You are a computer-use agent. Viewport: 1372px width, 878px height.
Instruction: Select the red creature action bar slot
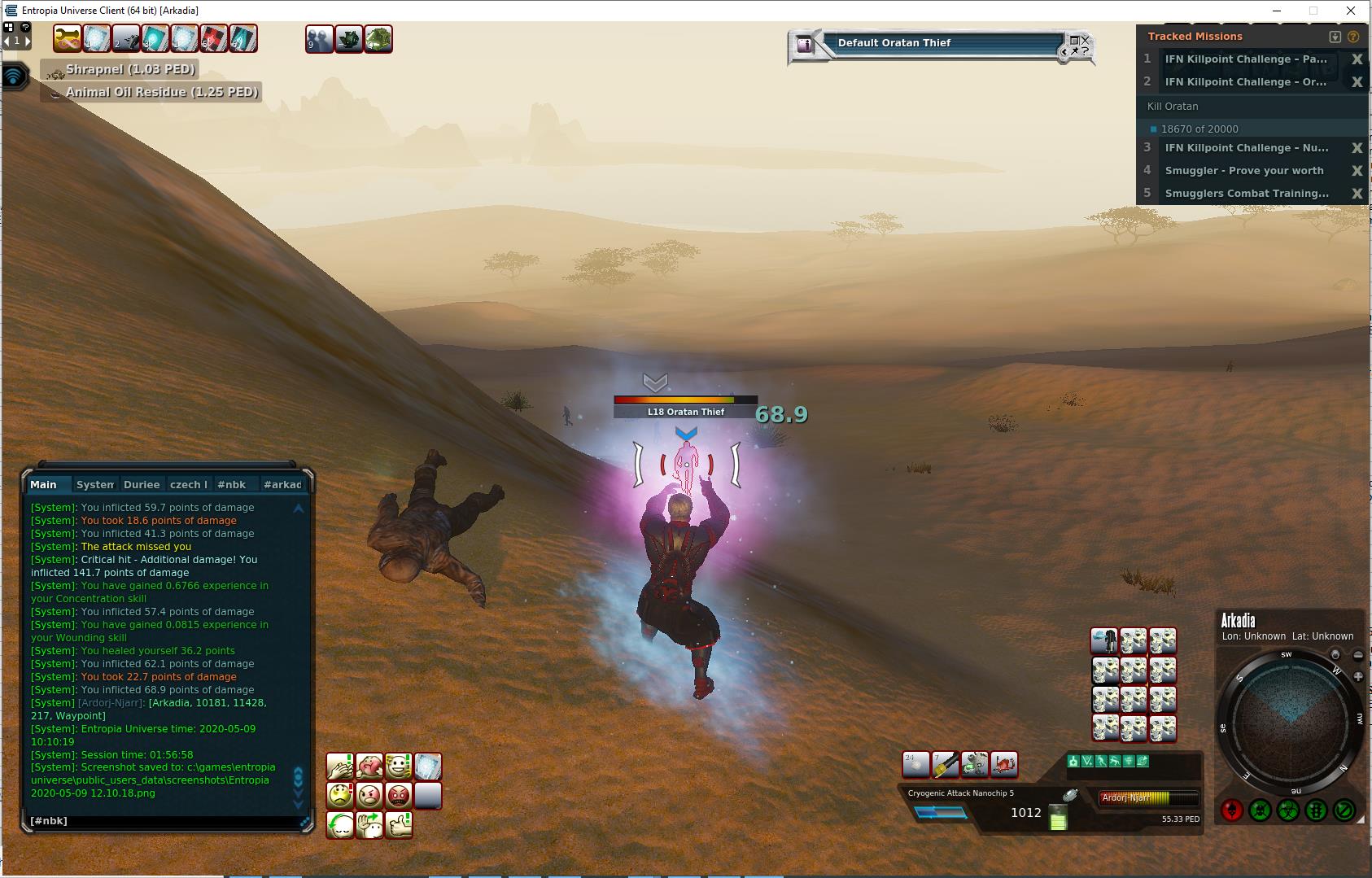pyautogui.click(x=1004, y=764)
